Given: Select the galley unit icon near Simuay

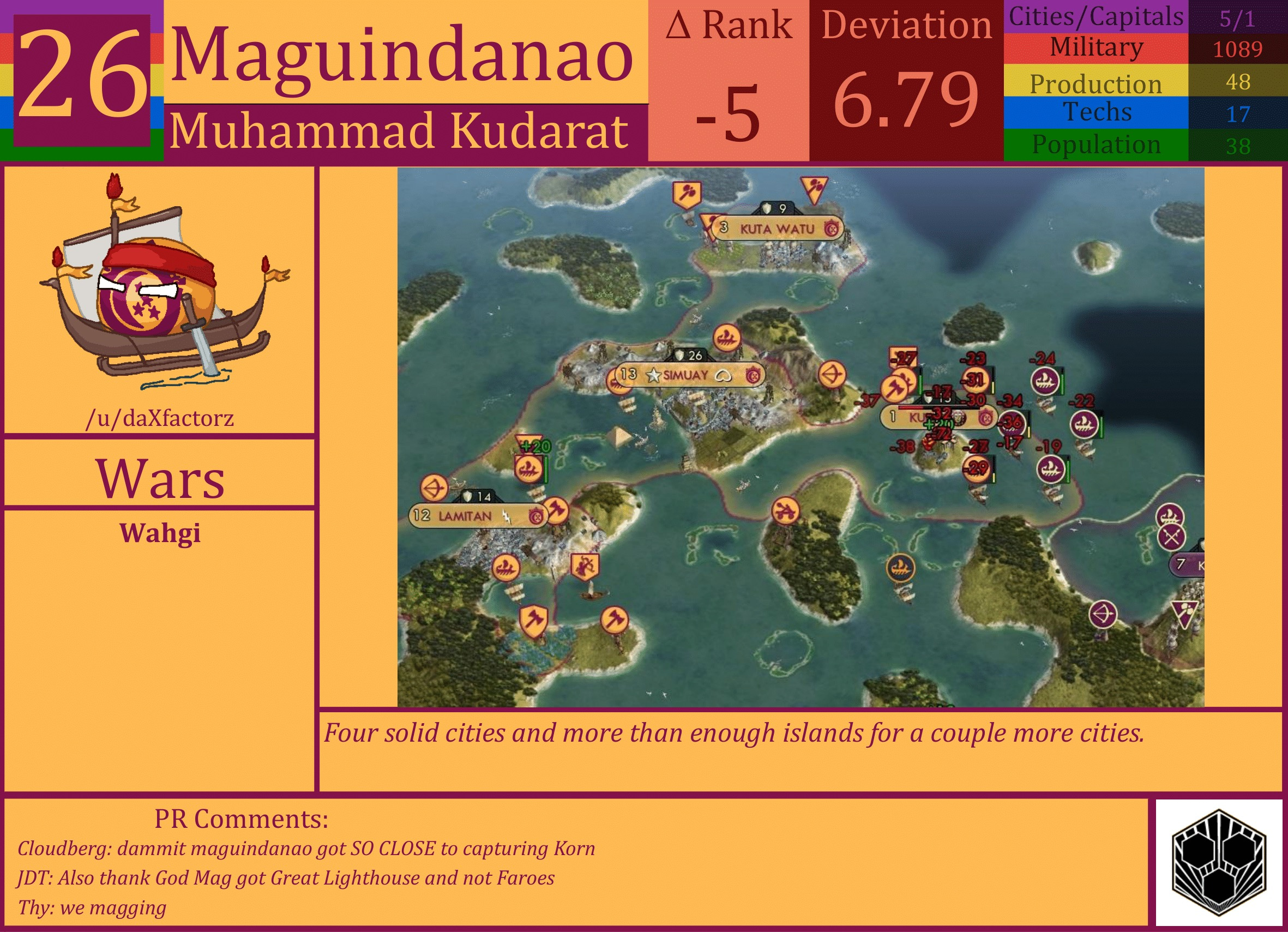Looking at the screenshot, I should [726, 339].
